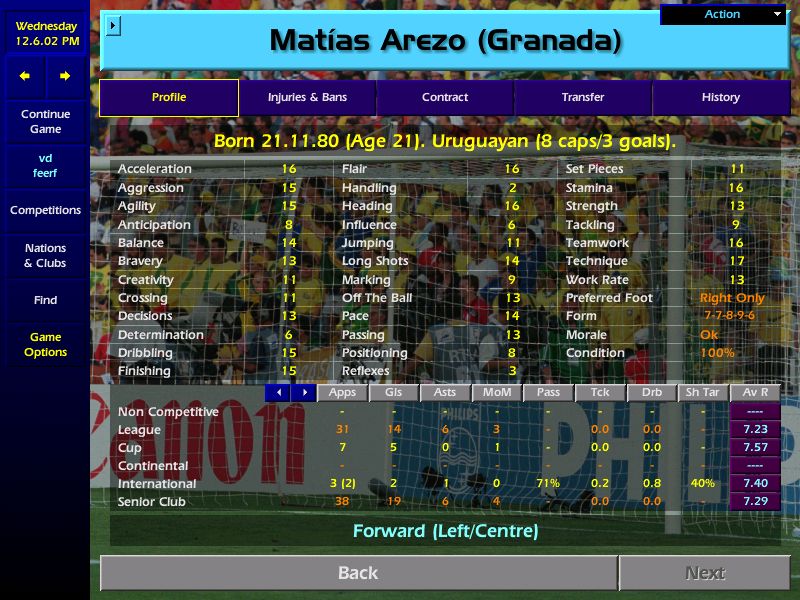
Task: Show the Transfer tab
Action: coord(583,97)
